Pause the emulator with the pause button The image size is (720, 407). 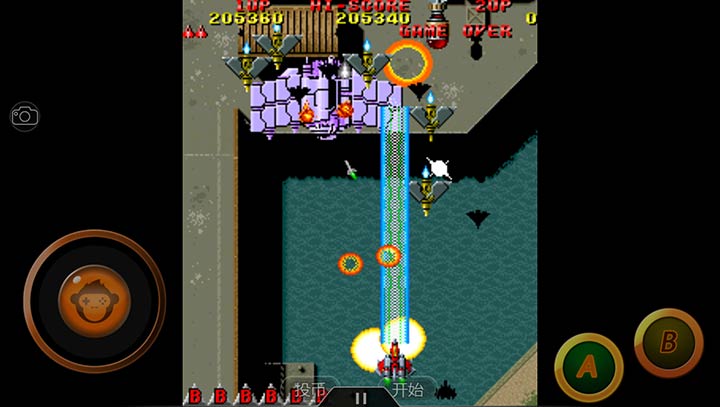coord(360,397)
